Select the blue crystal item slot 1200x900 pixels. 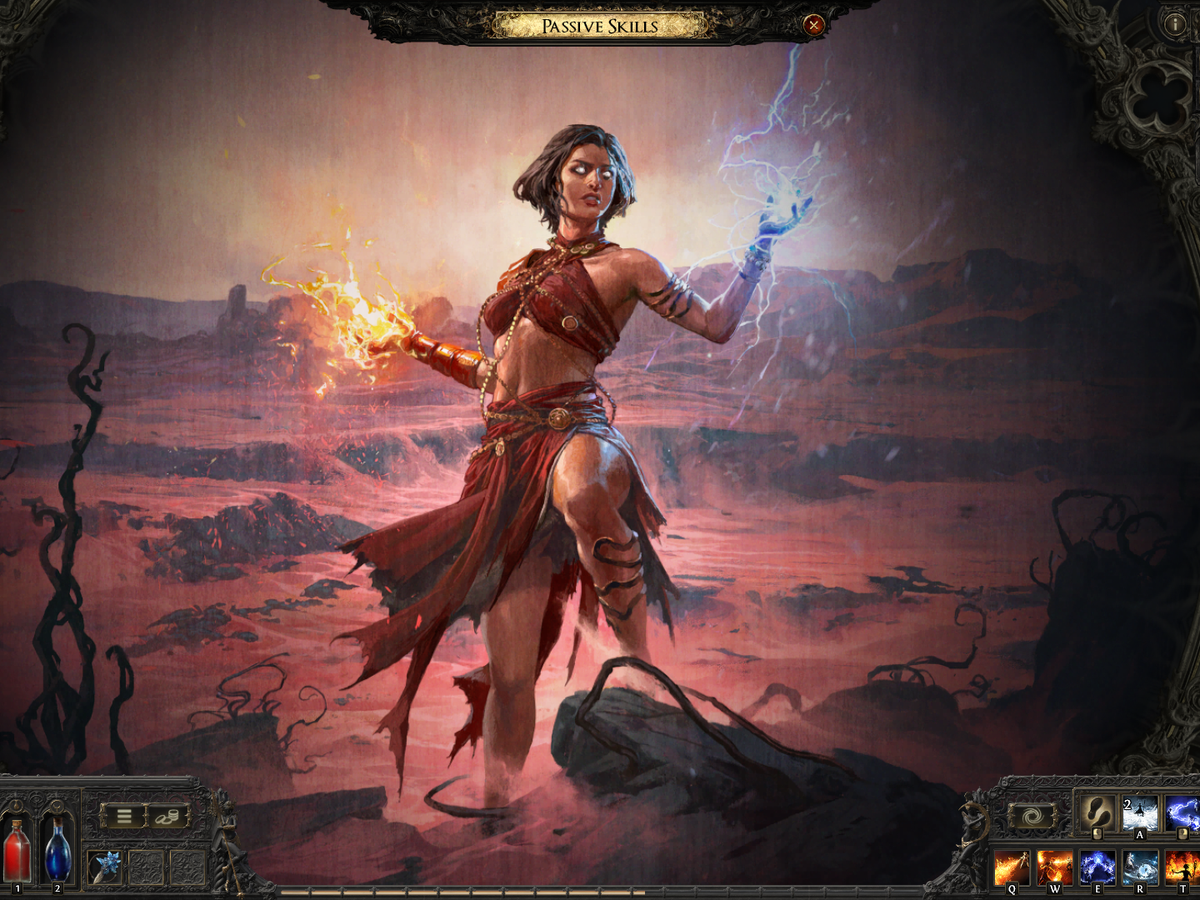point(105,867)
